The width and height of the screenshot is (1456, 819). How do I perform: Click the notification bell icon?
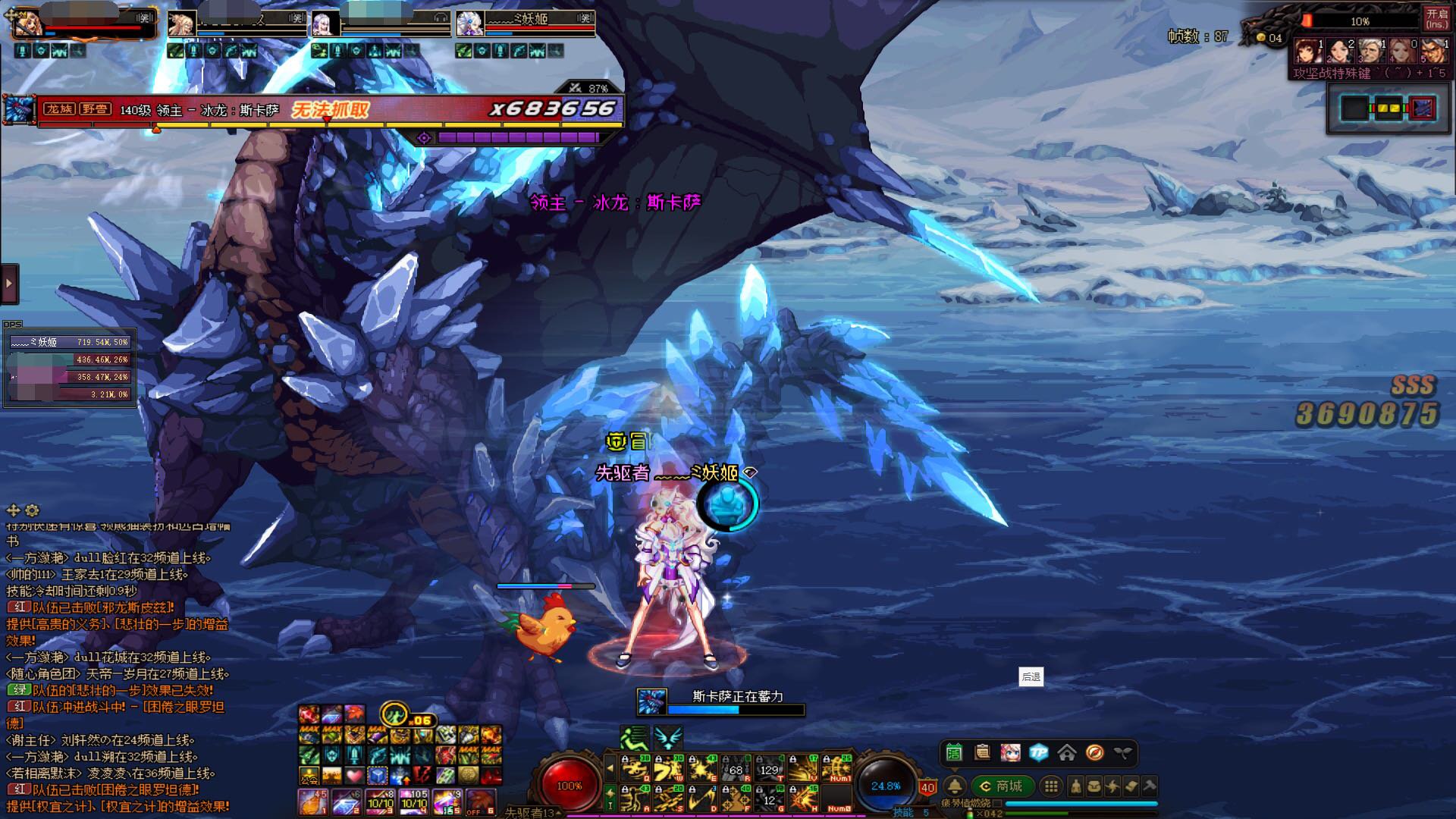955,786
